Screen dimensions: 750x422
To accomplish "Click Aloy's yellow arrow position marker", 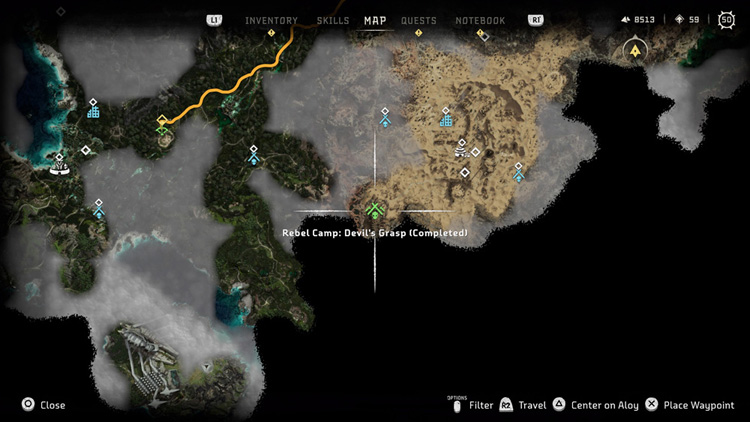I will pyautogui.click(x=631, y=48).
